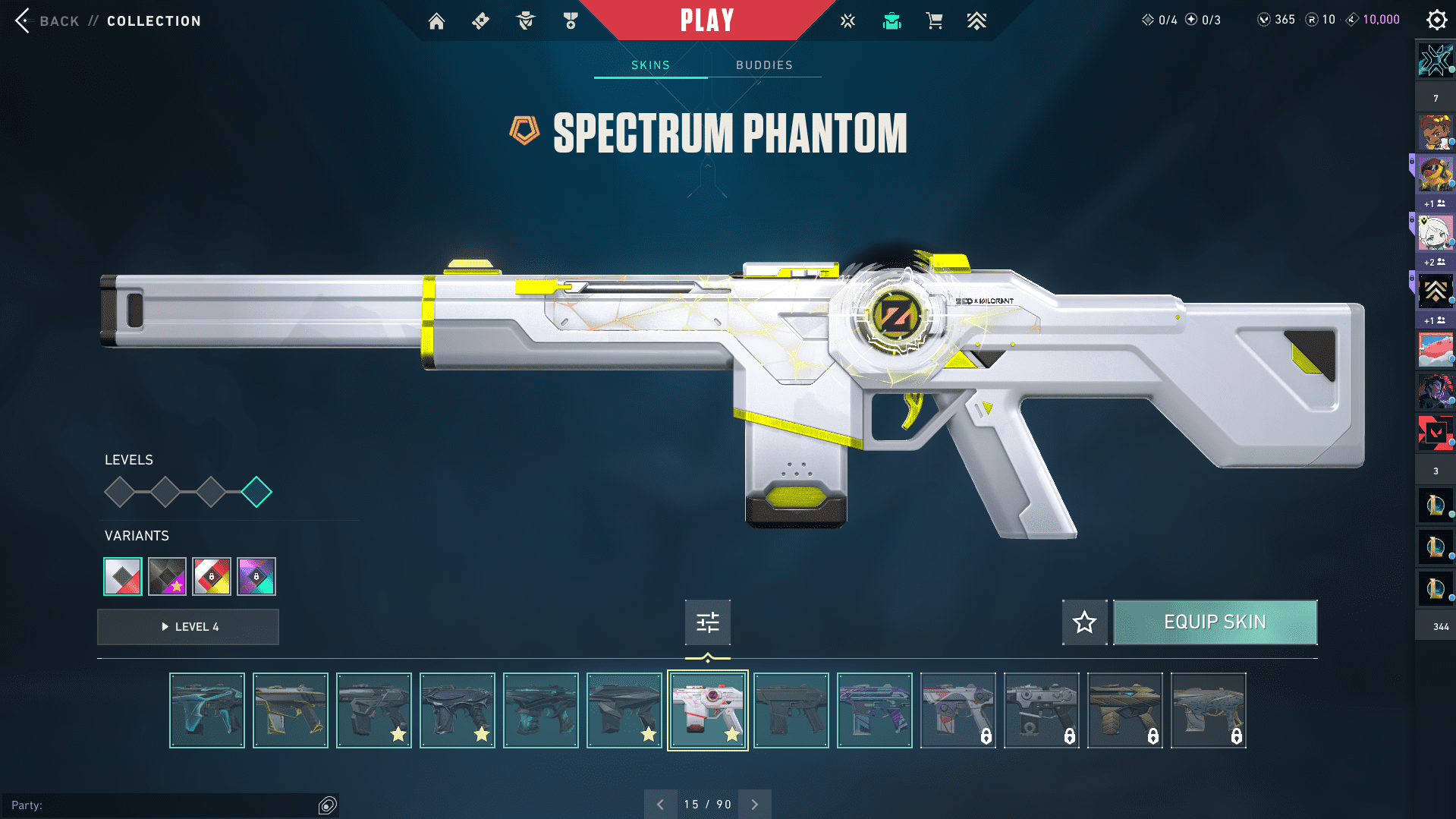Open the shopping cart store icon
This screenshot has height=819, width=1456.
(934, 21)
